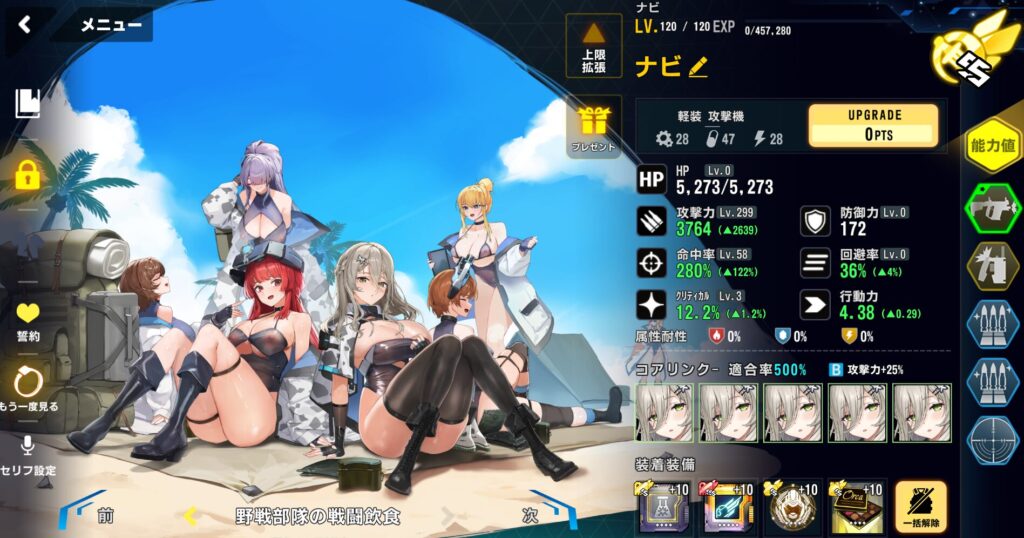
Task: Select the golden helmet emblem equipment slot
Action: click(792, 509)
